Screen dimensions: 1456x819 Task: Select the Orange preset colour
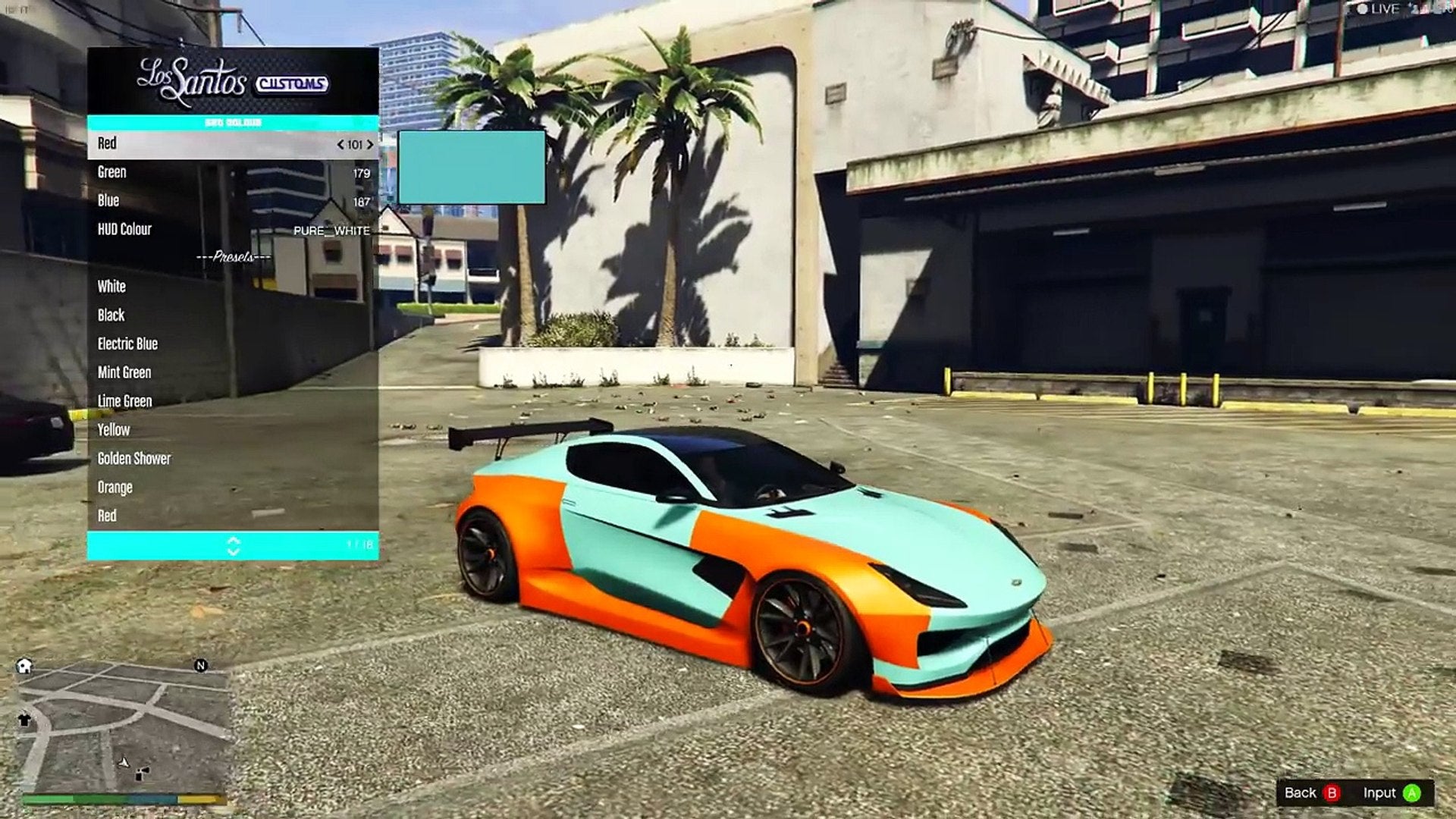pyautogui.click(x=232, y=488)
